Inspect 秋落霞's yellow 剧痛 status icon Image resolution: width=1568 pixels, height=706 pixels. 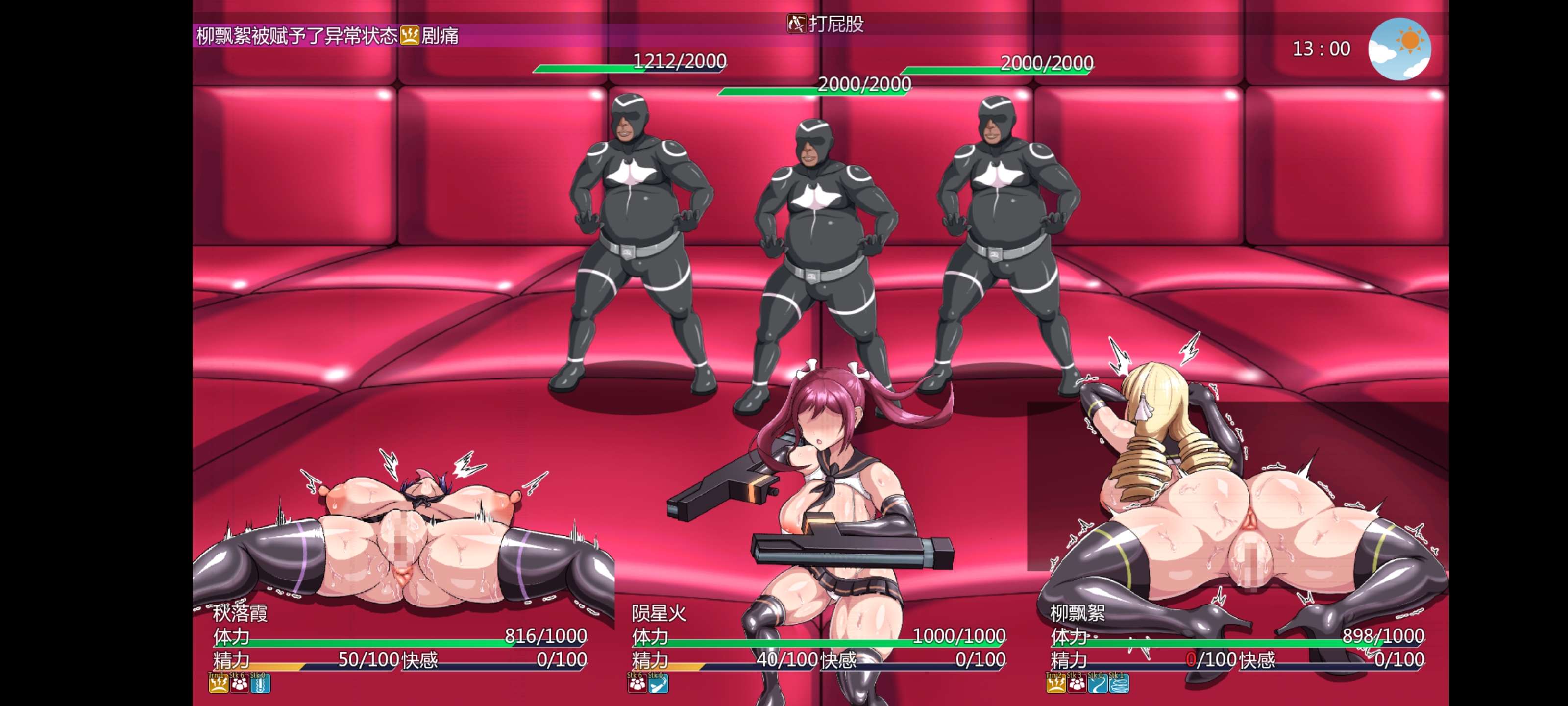[219, 684]
